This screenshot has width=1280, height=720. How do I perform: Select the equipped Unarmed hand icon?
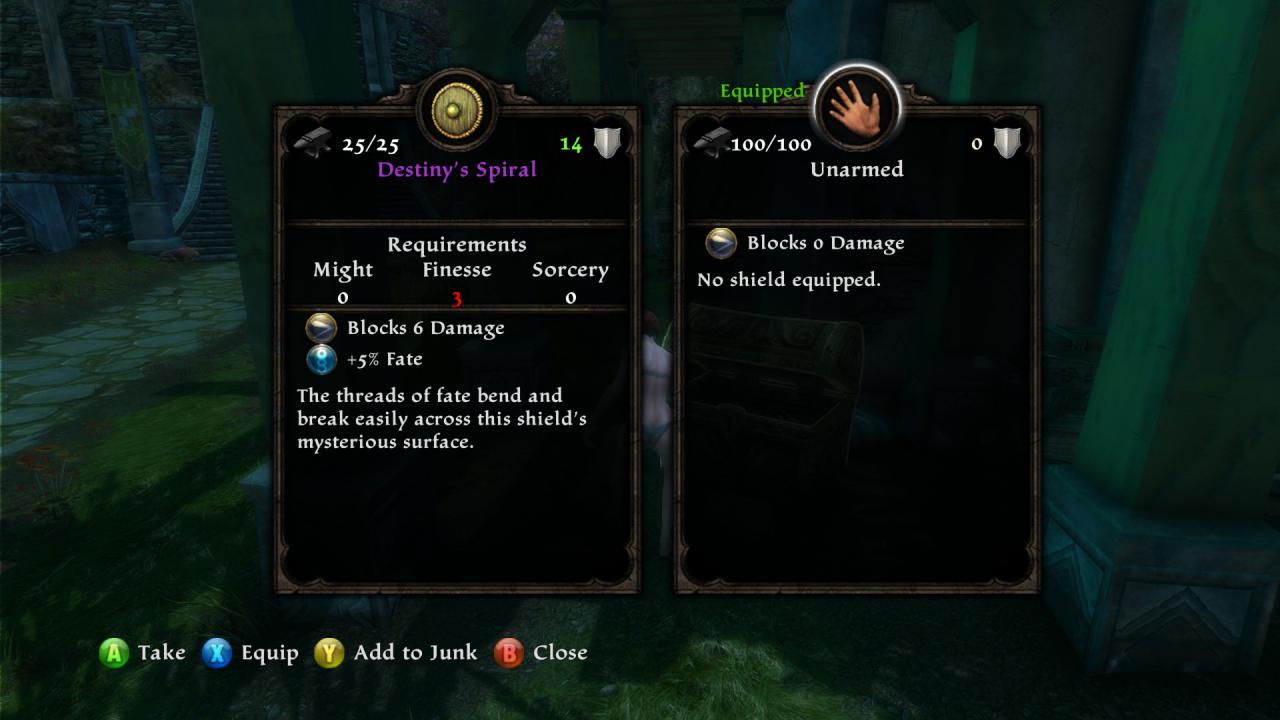click(857, 108)
